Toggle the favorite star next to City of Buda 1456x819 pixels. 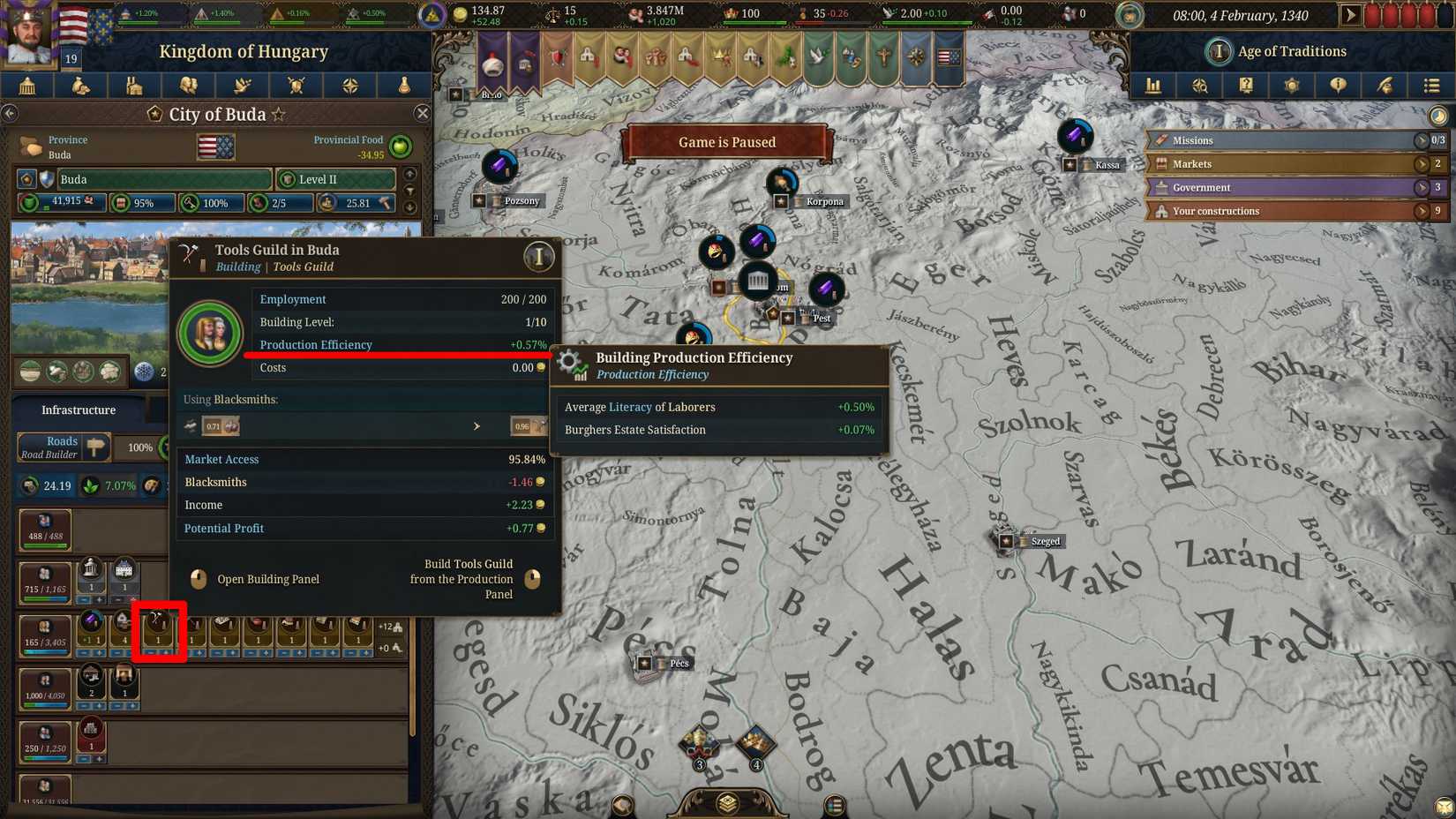tap(280, 114)
